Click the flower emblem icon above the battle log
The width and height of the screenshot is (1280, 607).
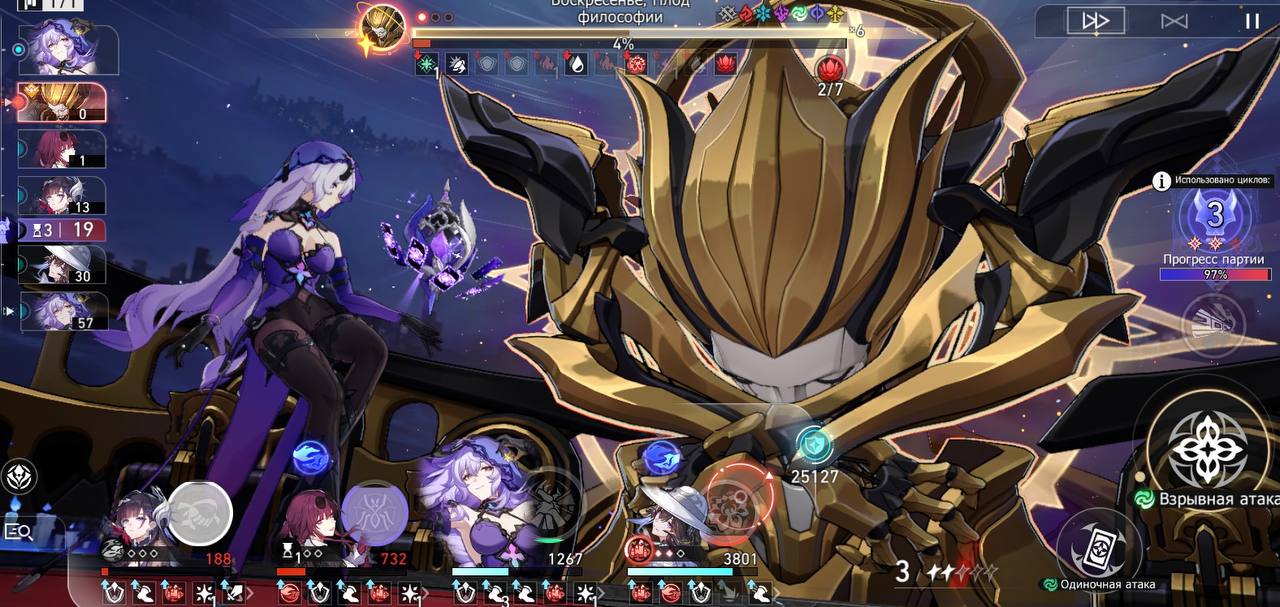[19, 477]
